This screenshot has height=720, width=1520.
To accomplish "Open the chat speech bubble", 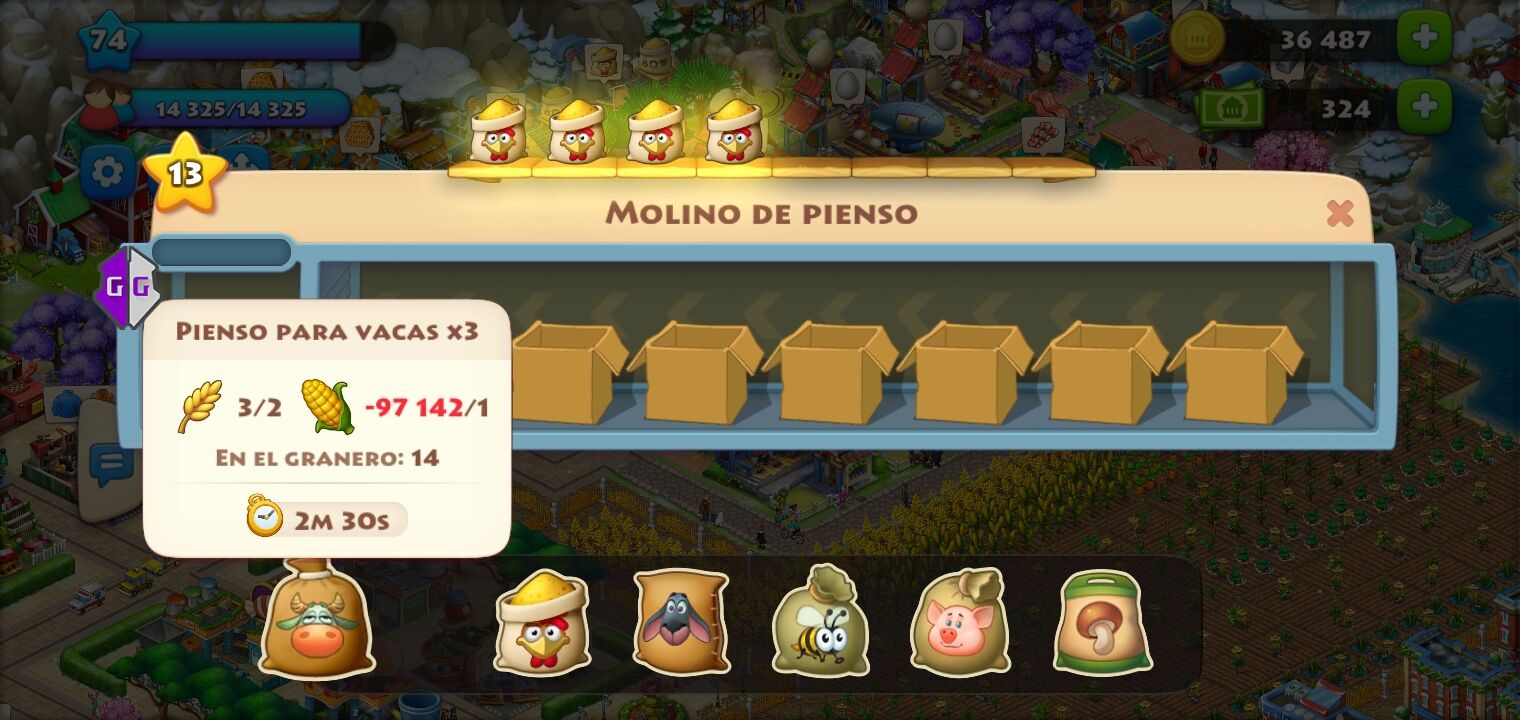I will [x=110, y=464].
